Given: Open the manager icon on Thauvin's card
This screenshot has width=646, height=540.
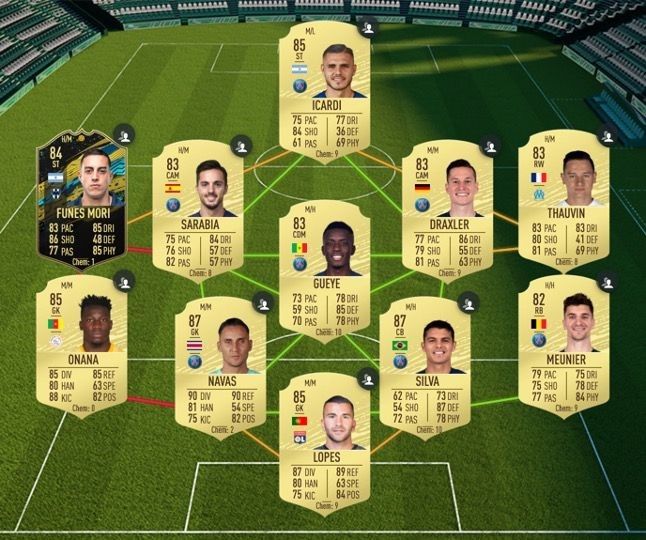Looking at the screenshot, I should click(x=608, y=134).
